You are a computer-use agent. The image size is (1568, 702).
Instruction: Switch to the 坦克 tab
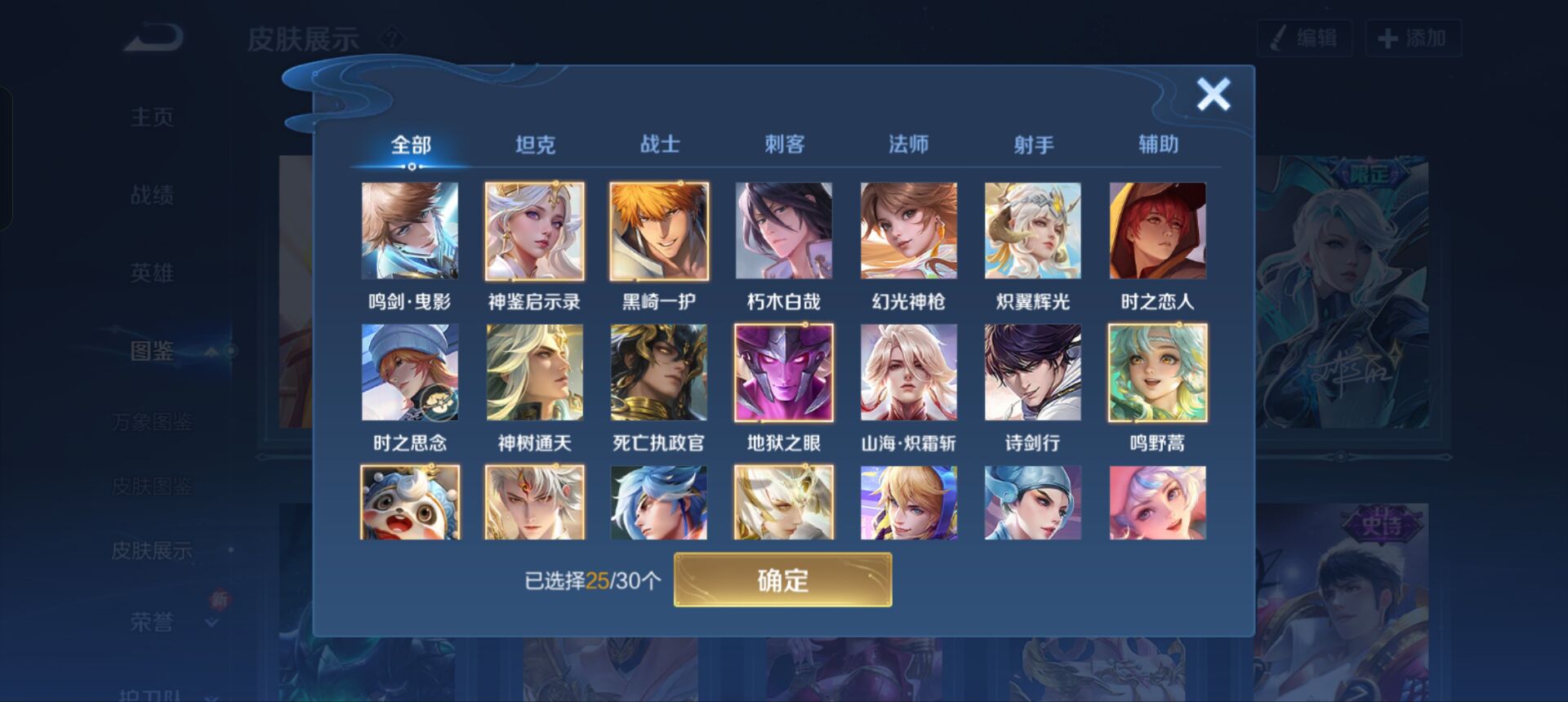pos(535,144)
